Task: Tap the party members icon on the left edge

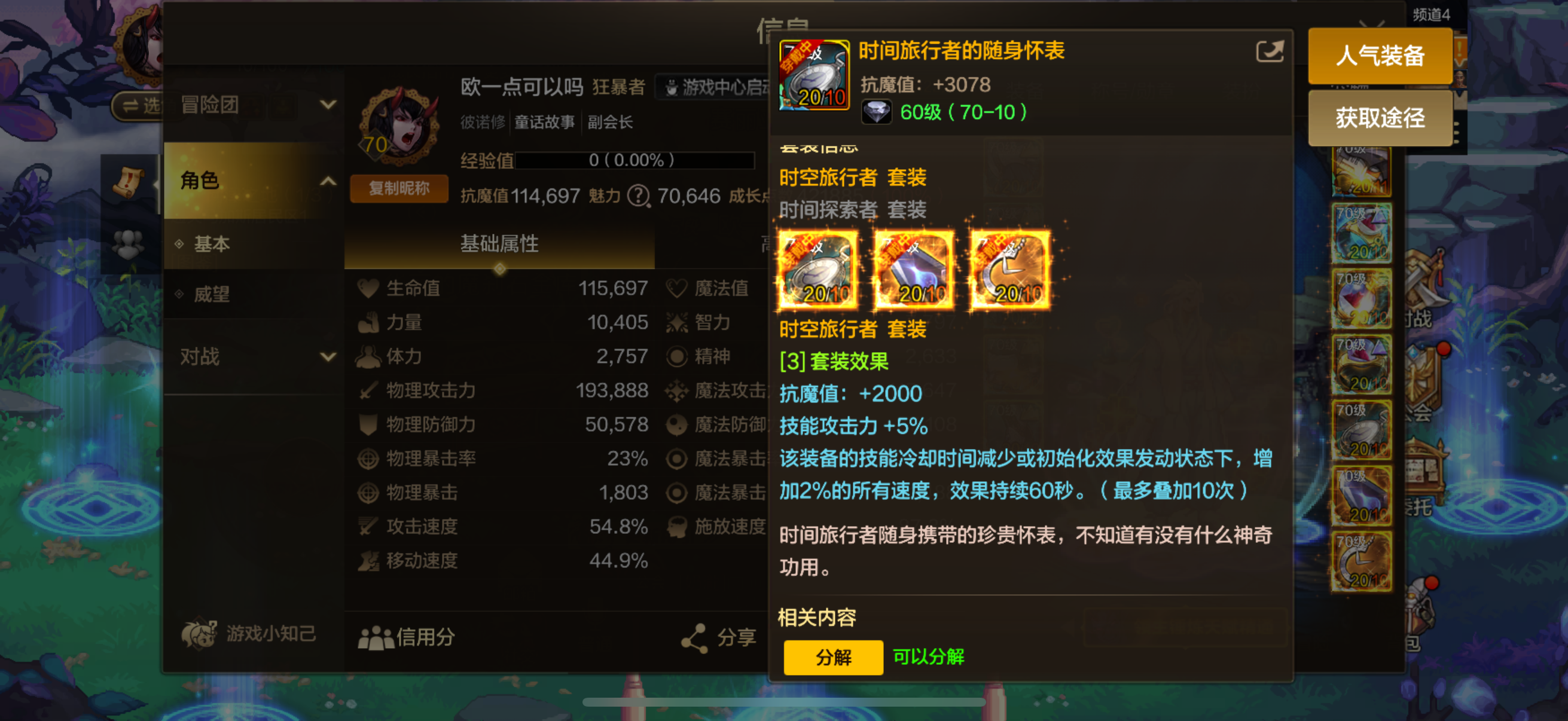Action: (129, 245)
